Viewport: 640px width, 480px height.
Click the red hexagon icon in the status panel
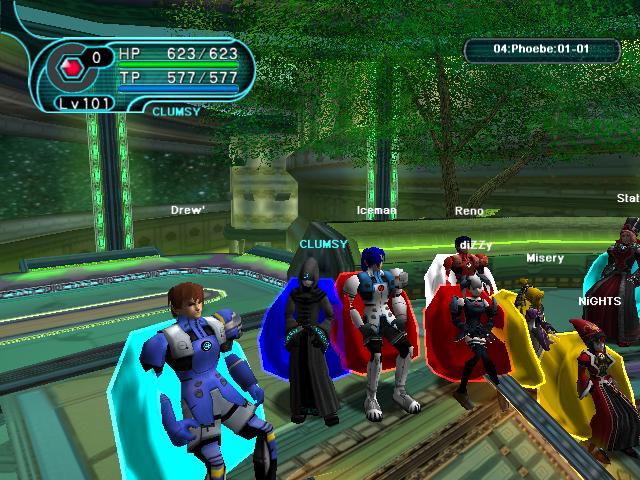[x=71, y=68]
